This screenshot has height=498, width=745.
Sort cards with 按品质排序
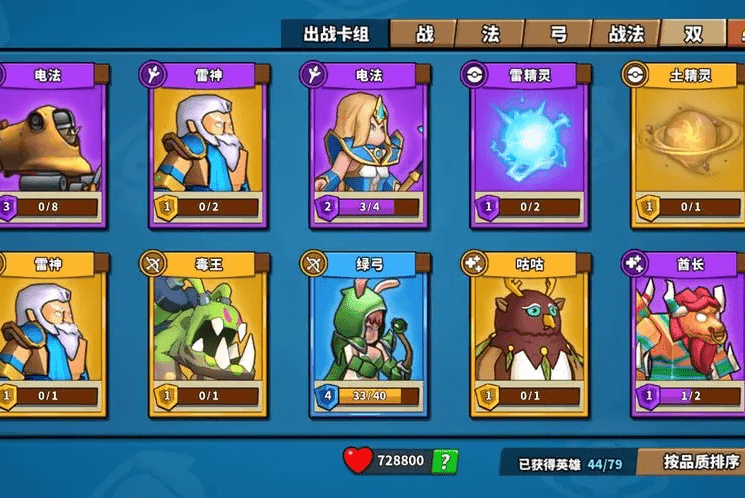[x=702, y=462]
